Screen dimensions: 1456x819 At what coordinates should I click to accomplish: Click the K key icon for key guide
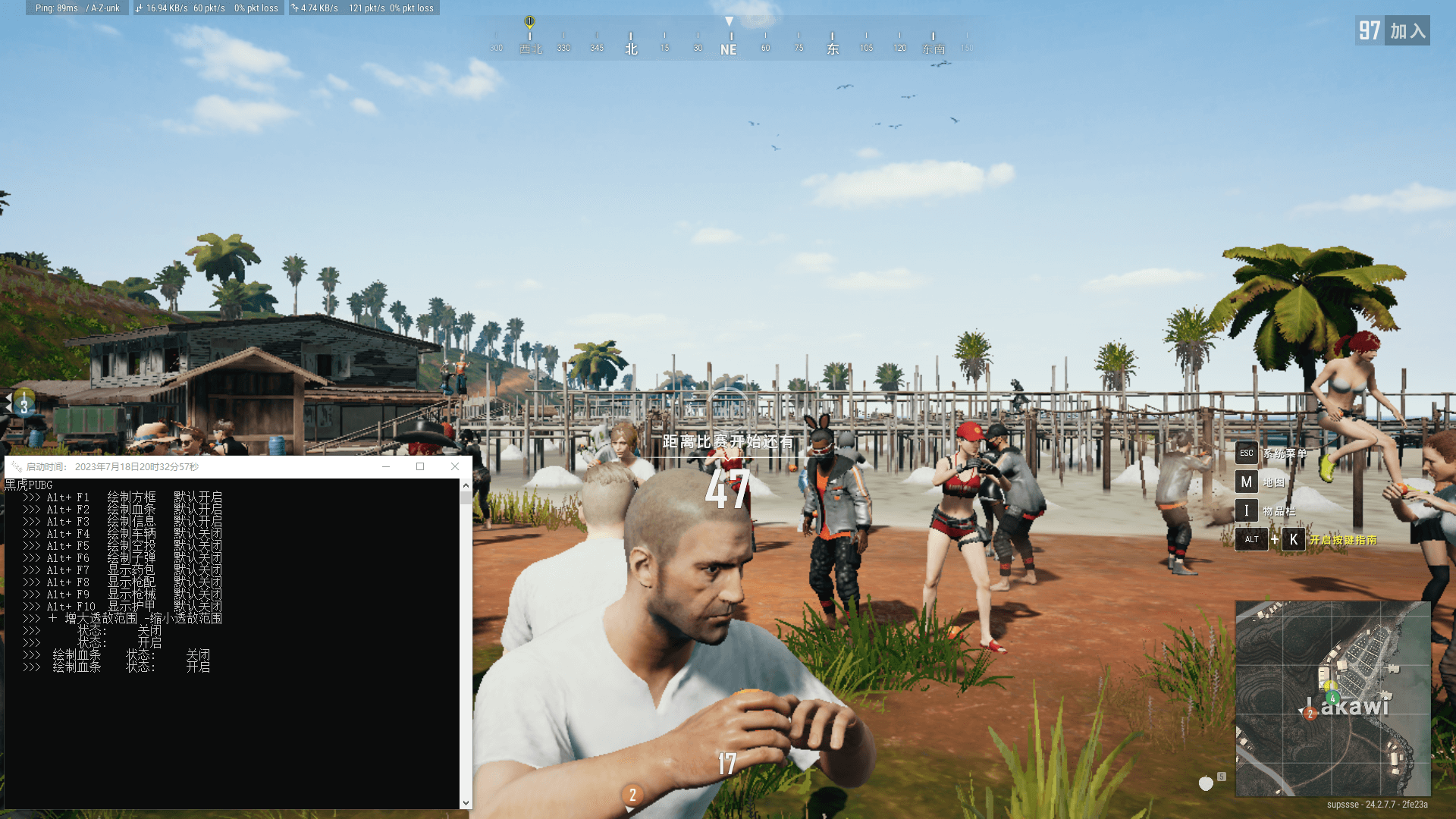[1292, 540]
